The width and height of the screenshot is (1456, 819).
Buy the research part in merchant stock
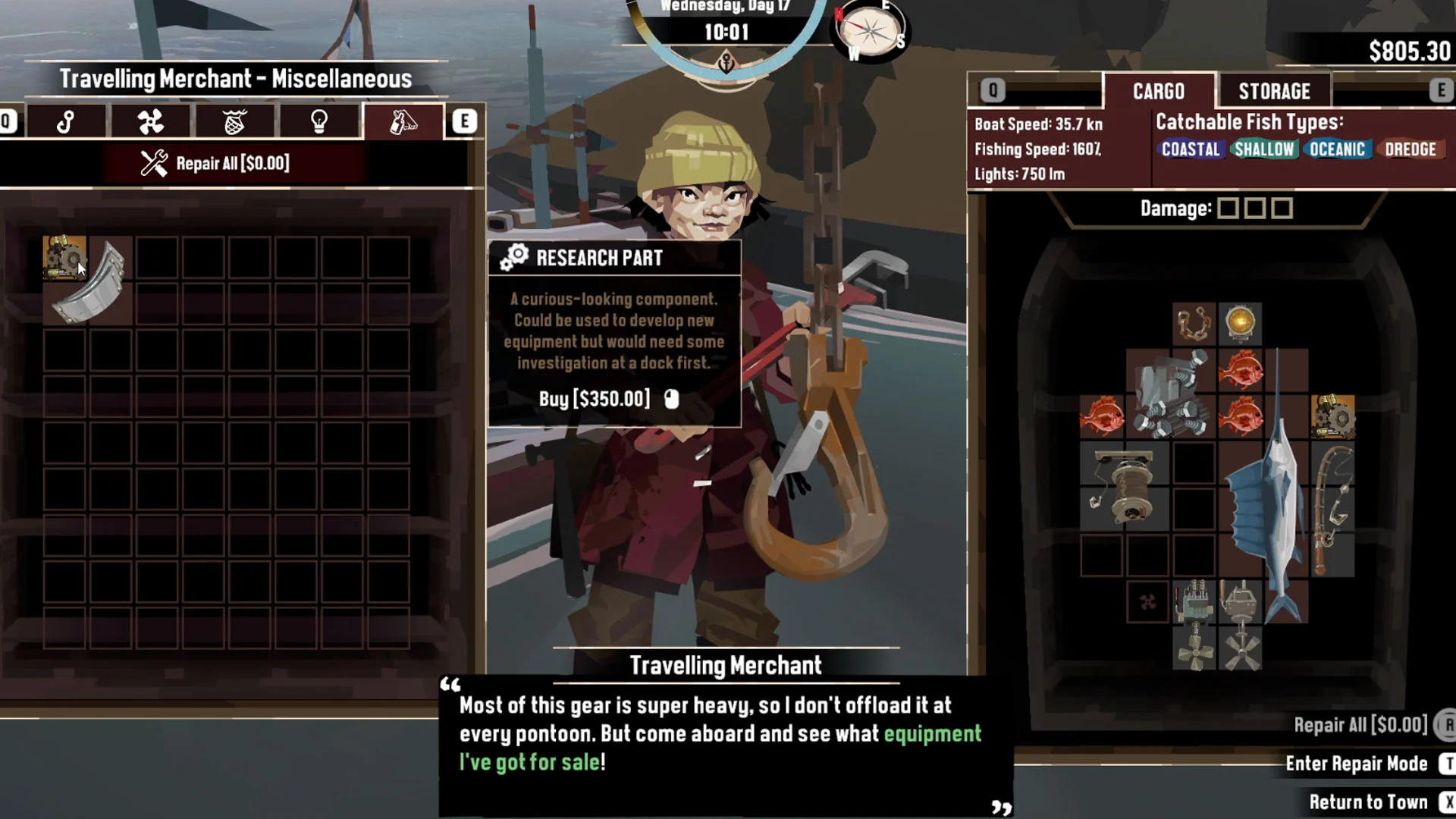coord(64,256)
